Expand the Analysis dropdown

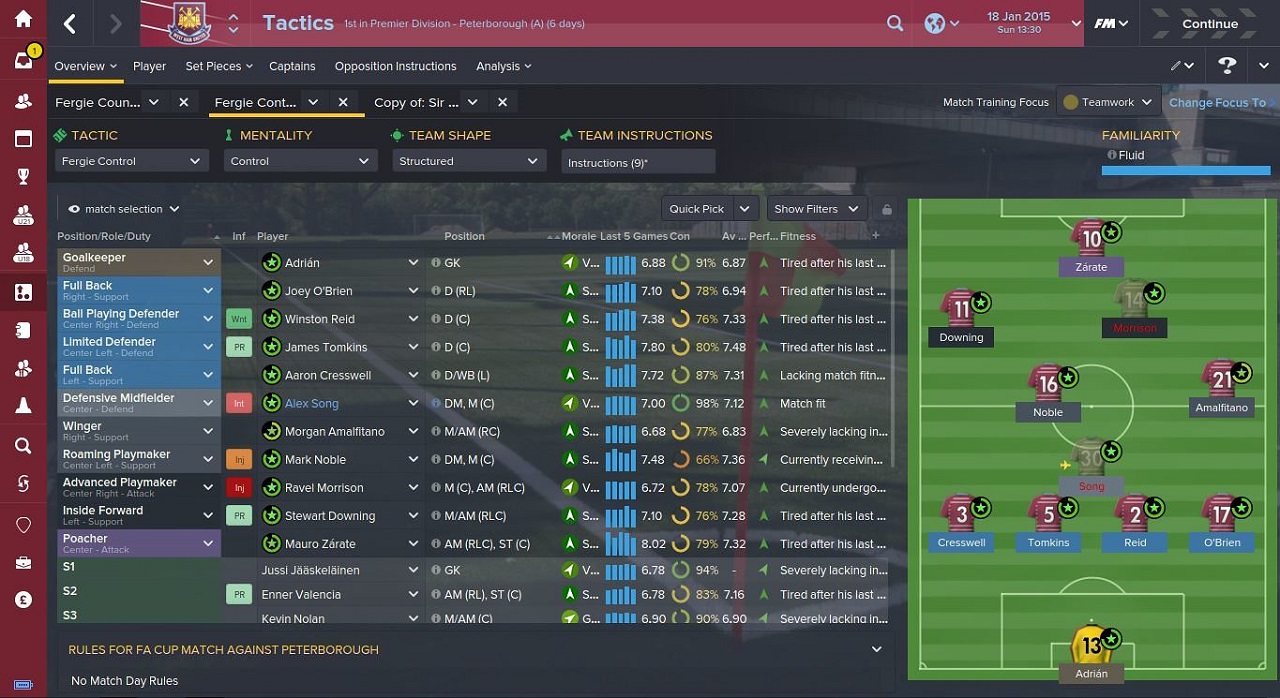pyautogui.click(x=503, y=66)
